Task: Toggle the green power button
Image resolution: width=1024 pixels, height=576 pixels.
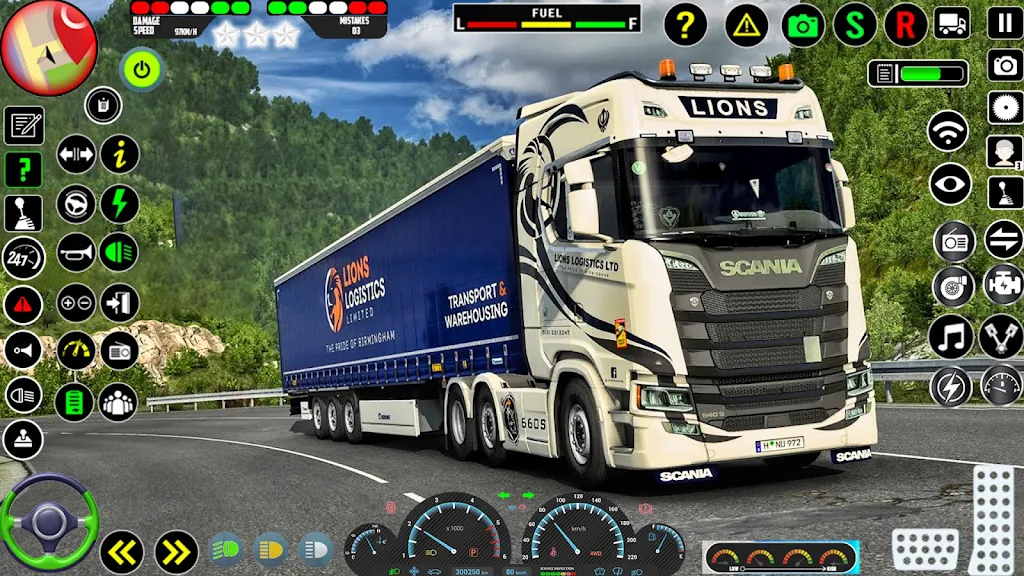Action: pyautogui.click(x=141, y=69)
